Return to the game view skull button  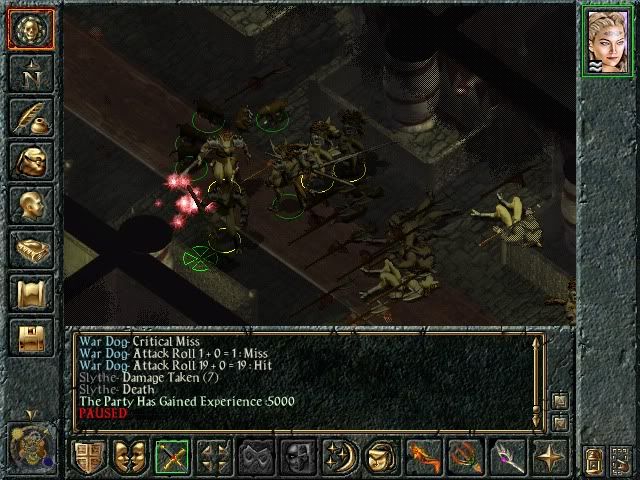point(29,28)
